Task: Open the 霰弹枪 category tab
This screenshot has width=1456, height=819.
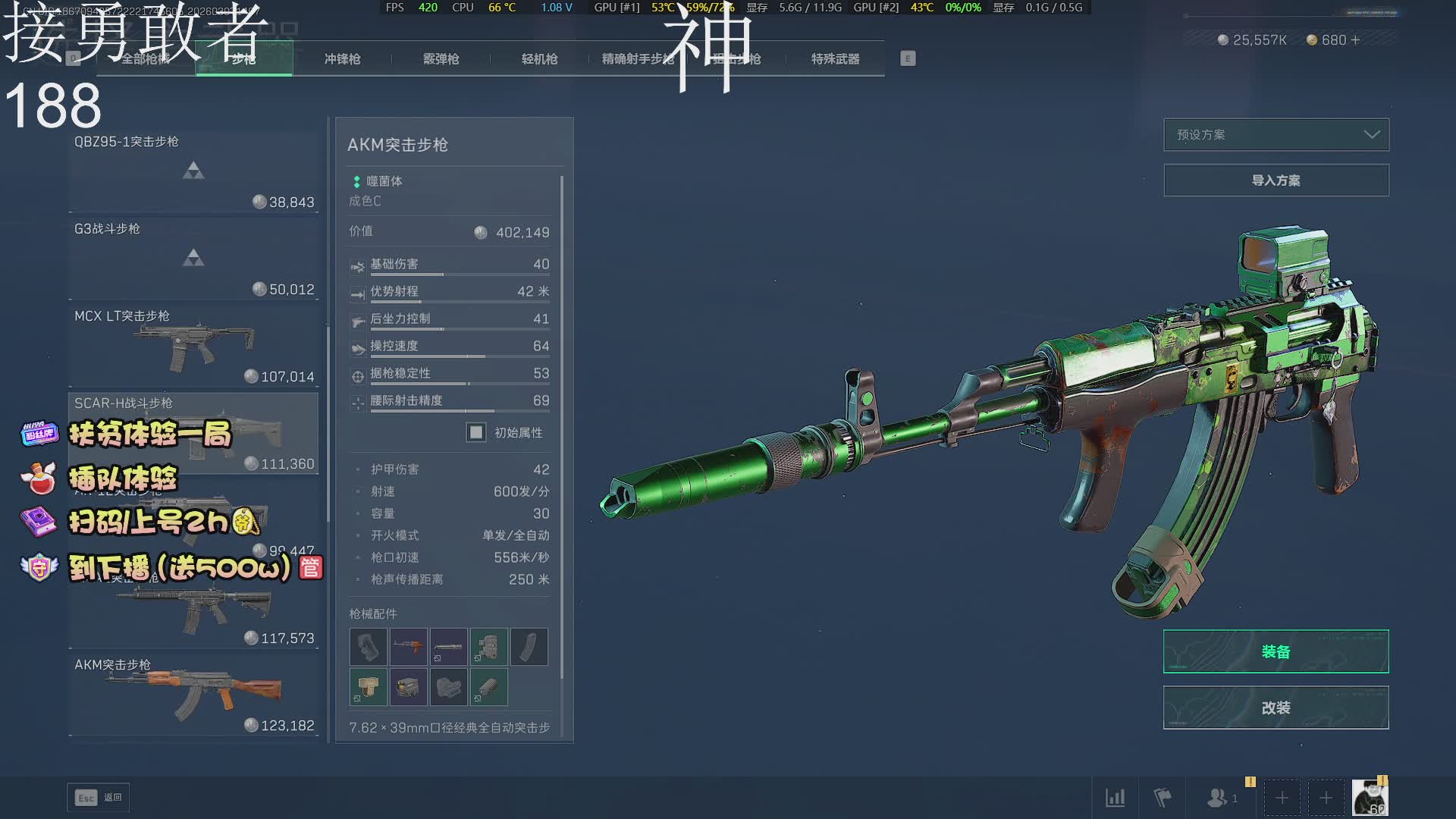Action: tap(441, 59)
